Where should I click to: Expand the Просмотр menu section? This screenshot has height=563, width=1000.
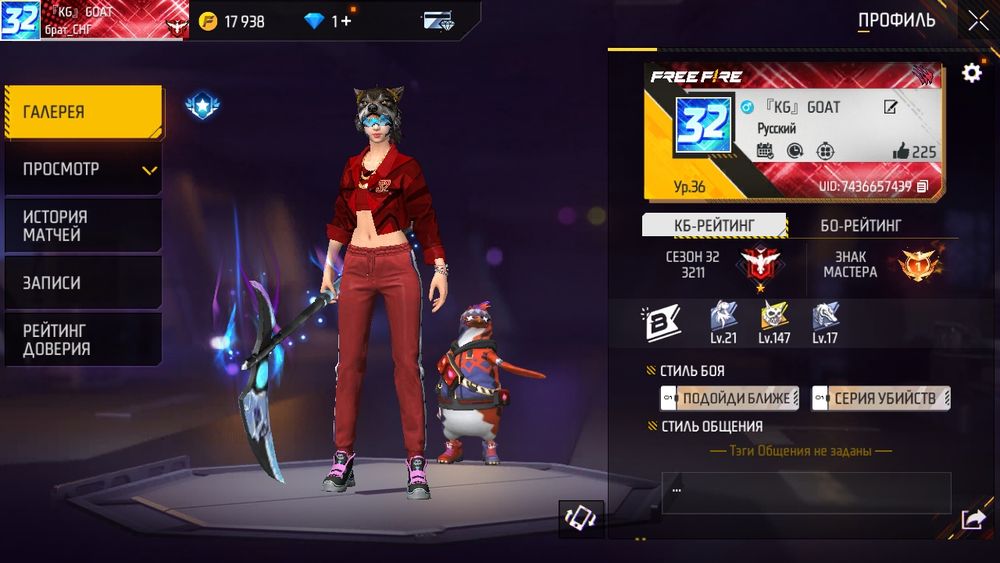click(83, 169)
